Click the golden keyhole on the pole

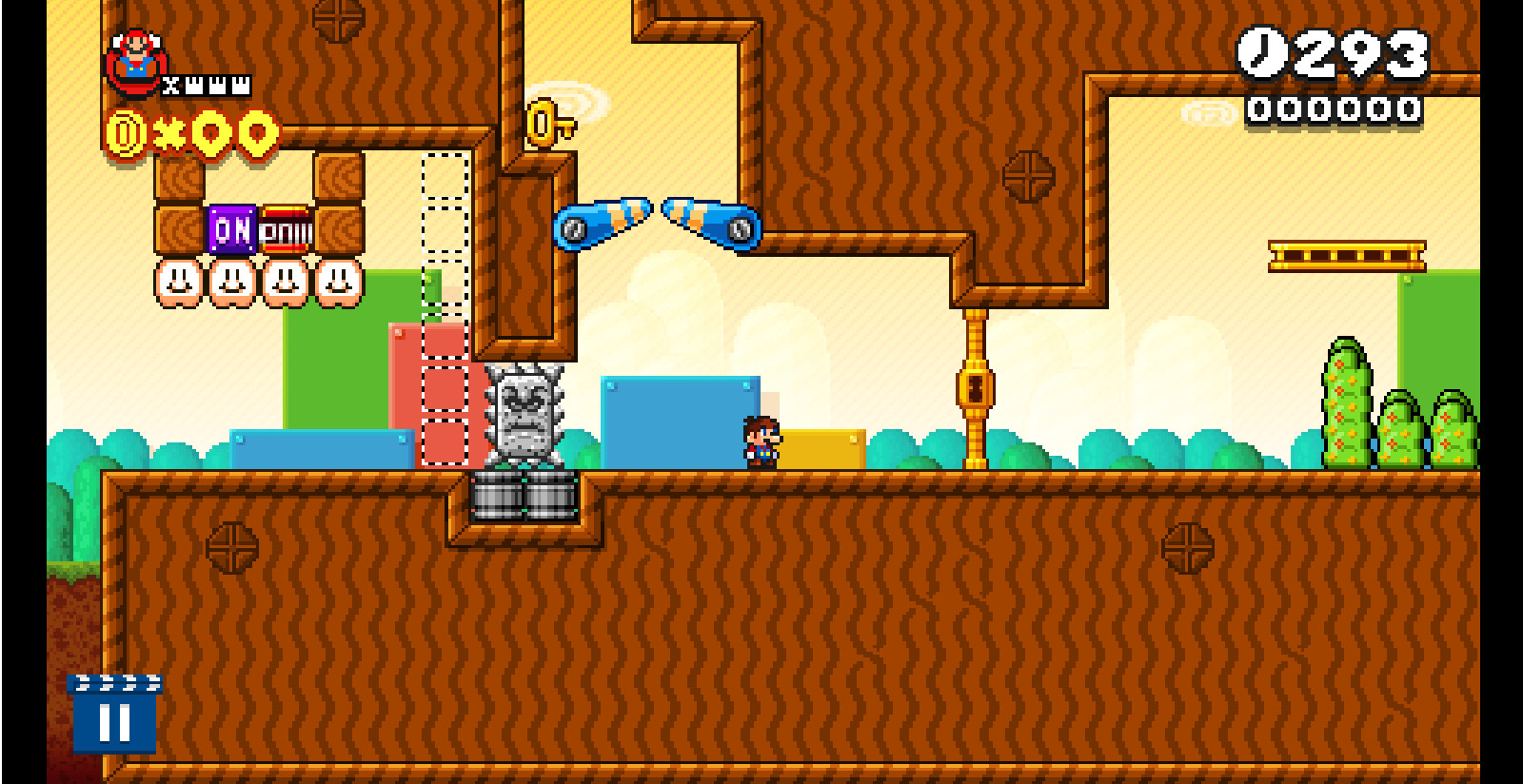977,390
